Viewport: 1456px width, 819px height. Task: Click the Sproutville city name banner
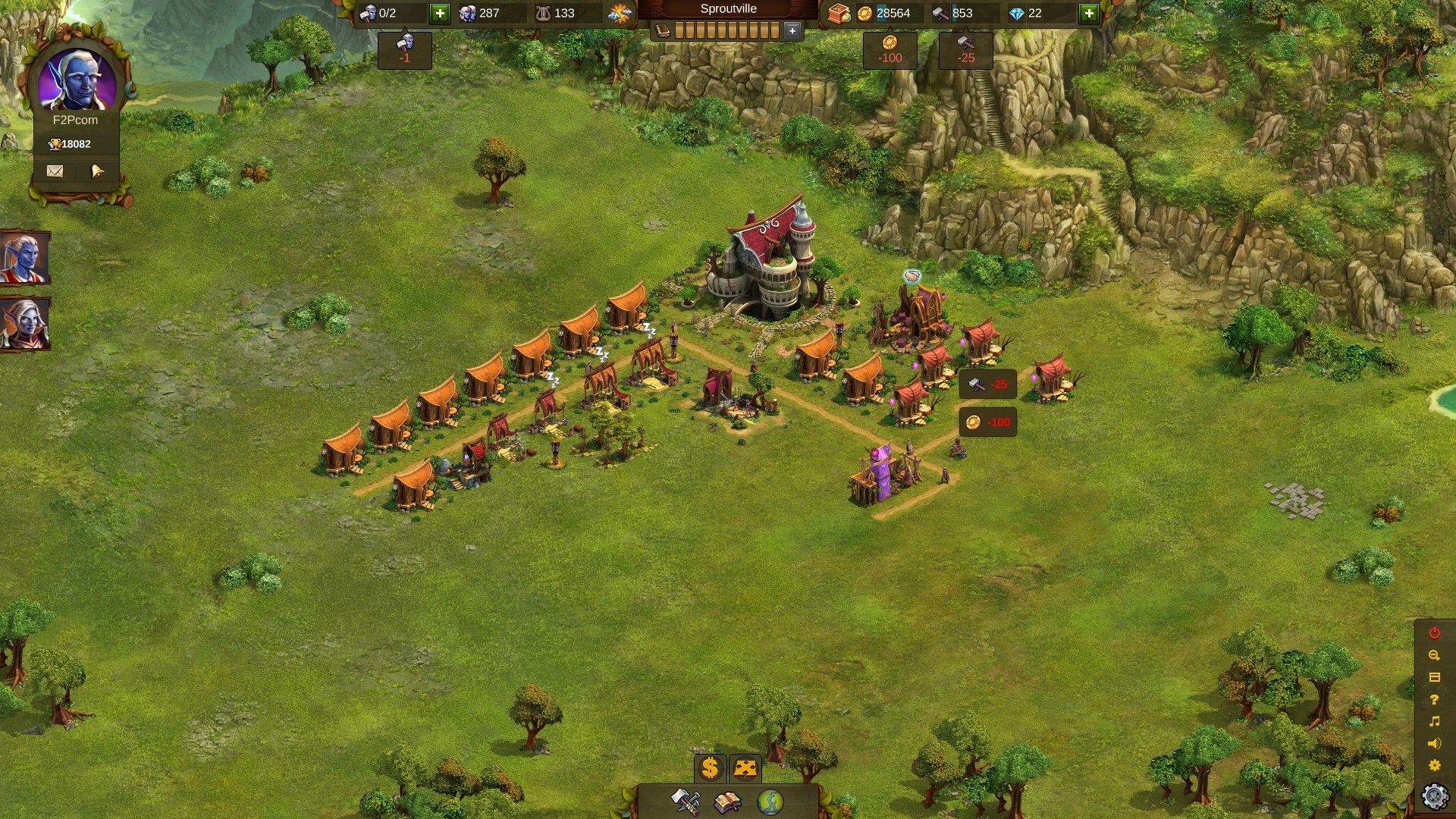tap(728, 9)
